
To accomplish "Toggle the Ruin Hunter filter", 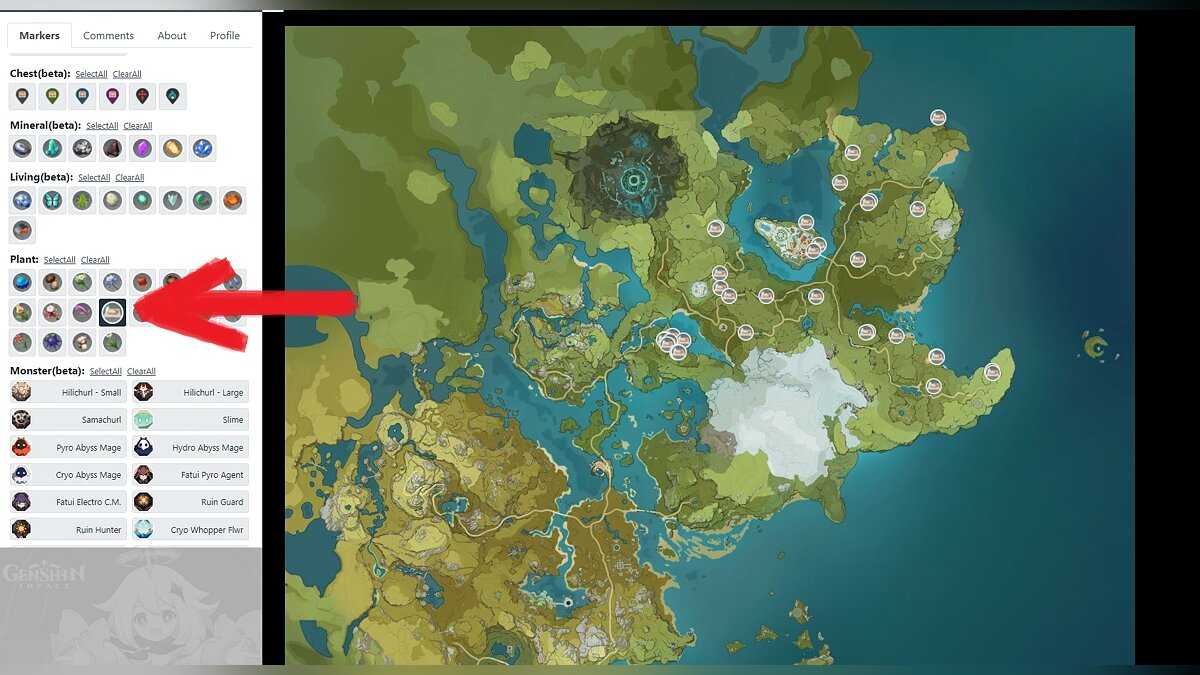I will tap(68, 529).
